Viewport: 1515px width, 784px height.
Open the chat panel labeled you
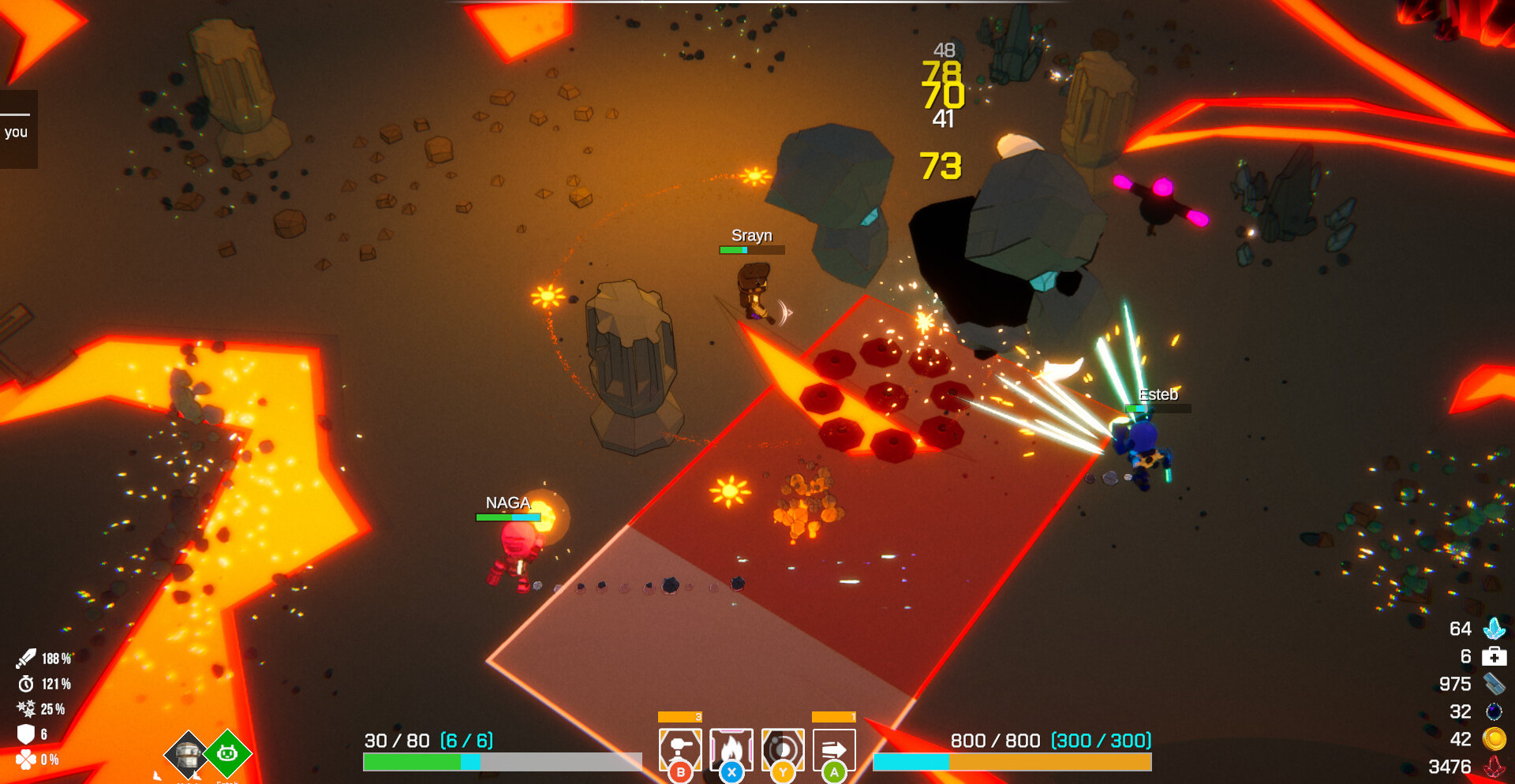pyautogui.click(x=17, y=131)
